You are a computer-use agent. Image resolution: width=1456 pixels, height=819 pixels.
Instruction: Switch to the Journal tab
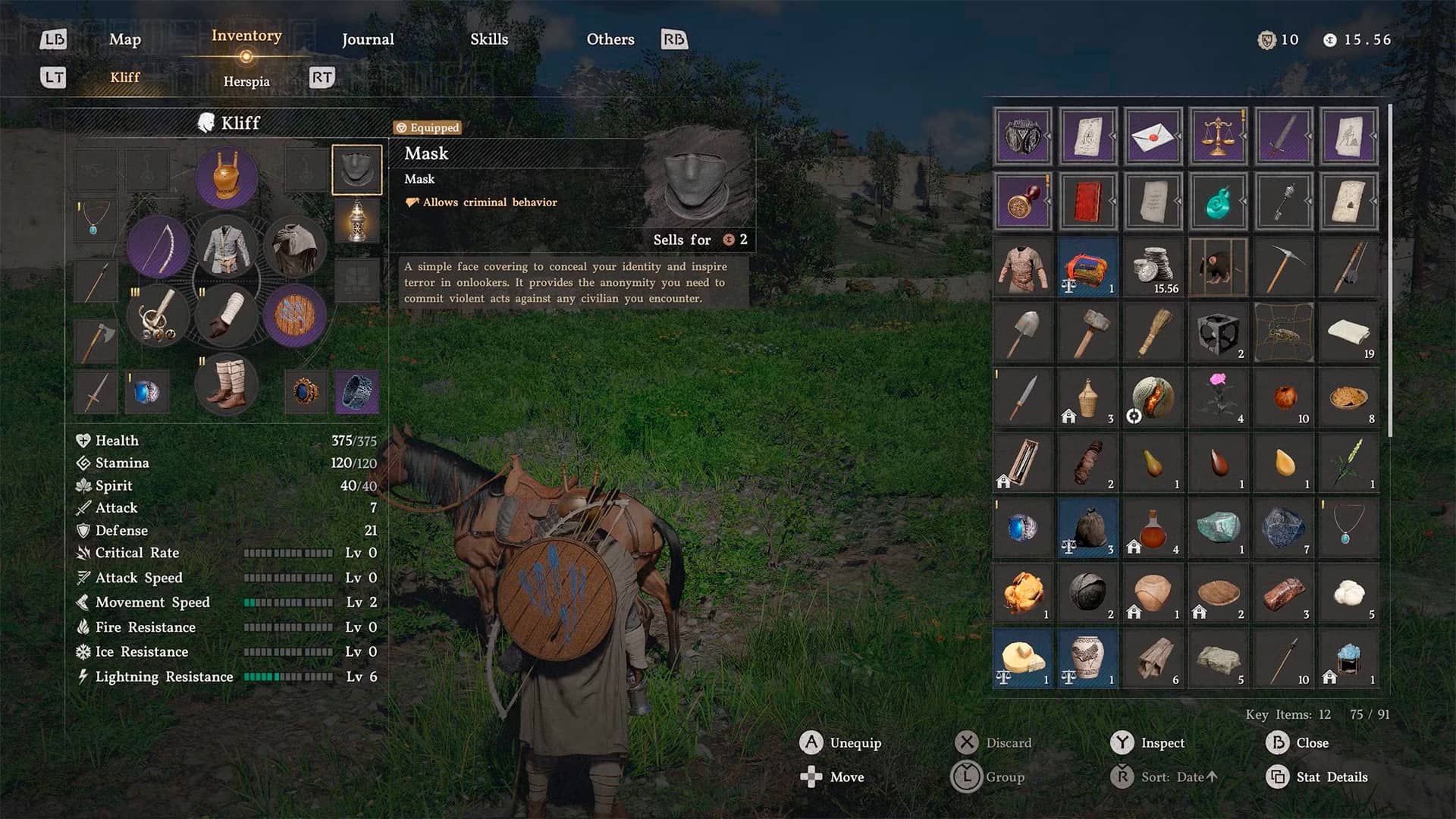click(368, 39)
